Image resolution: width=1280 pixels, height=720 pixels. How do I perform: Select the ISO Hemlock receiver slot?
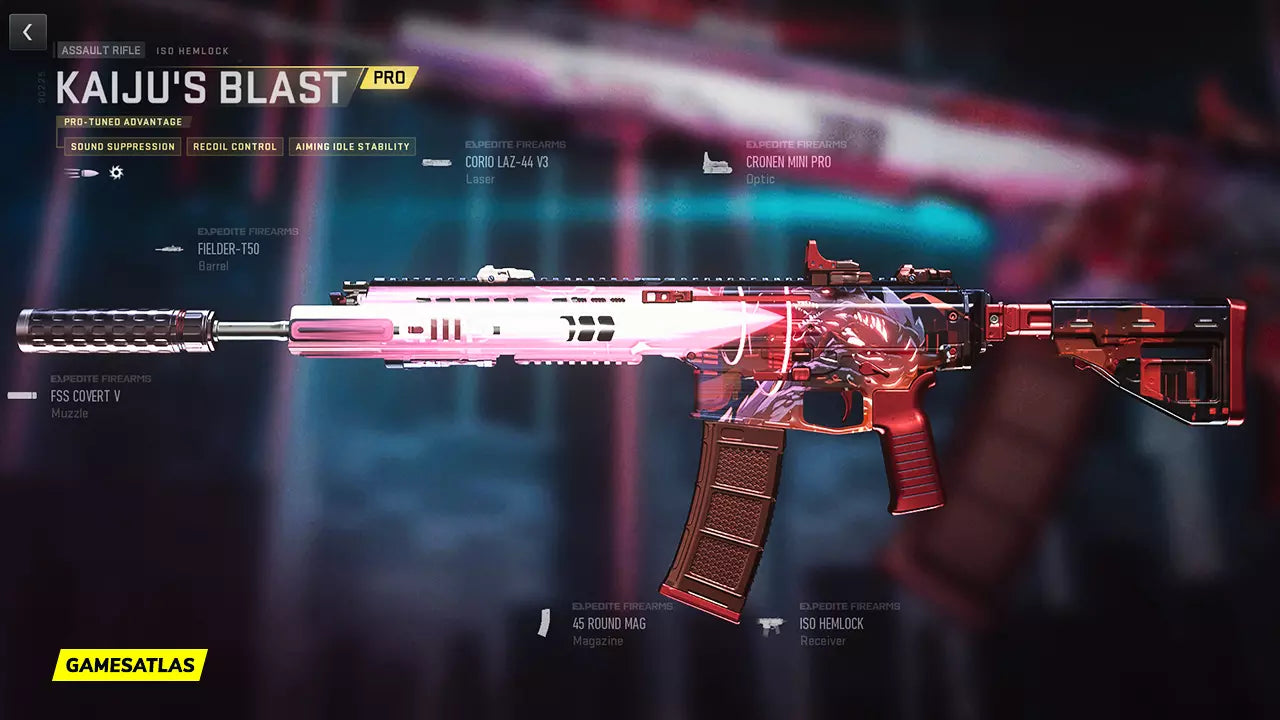point(831,624)
